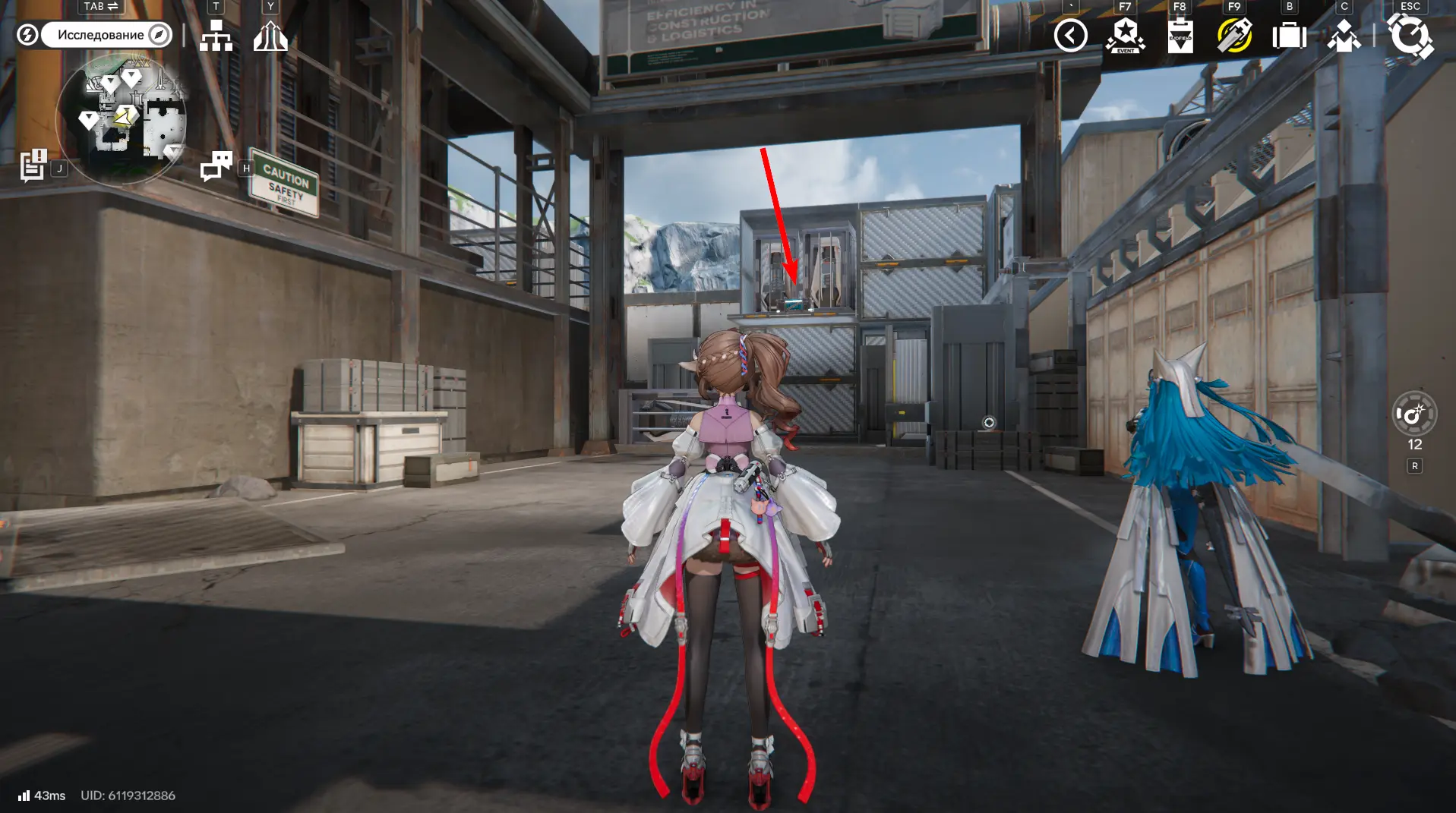
Task: Open the quest log document icon
Action: pos(33,165)
